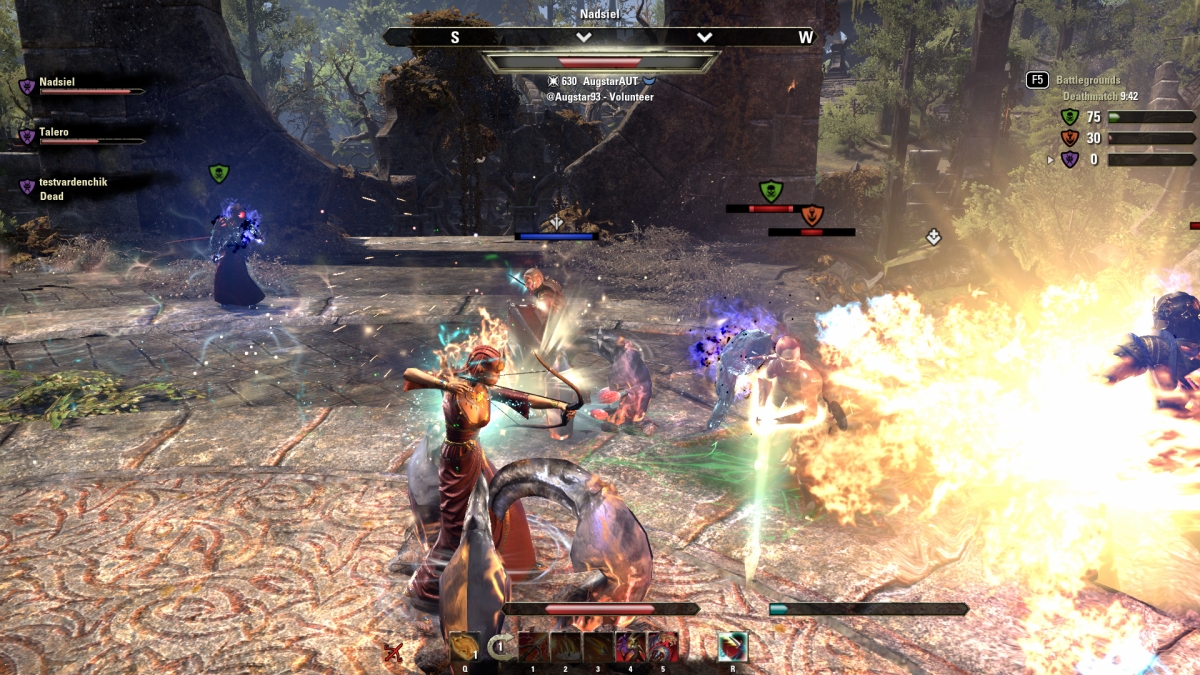Select Nadsiel in the group list

click(x=56, y=83)
